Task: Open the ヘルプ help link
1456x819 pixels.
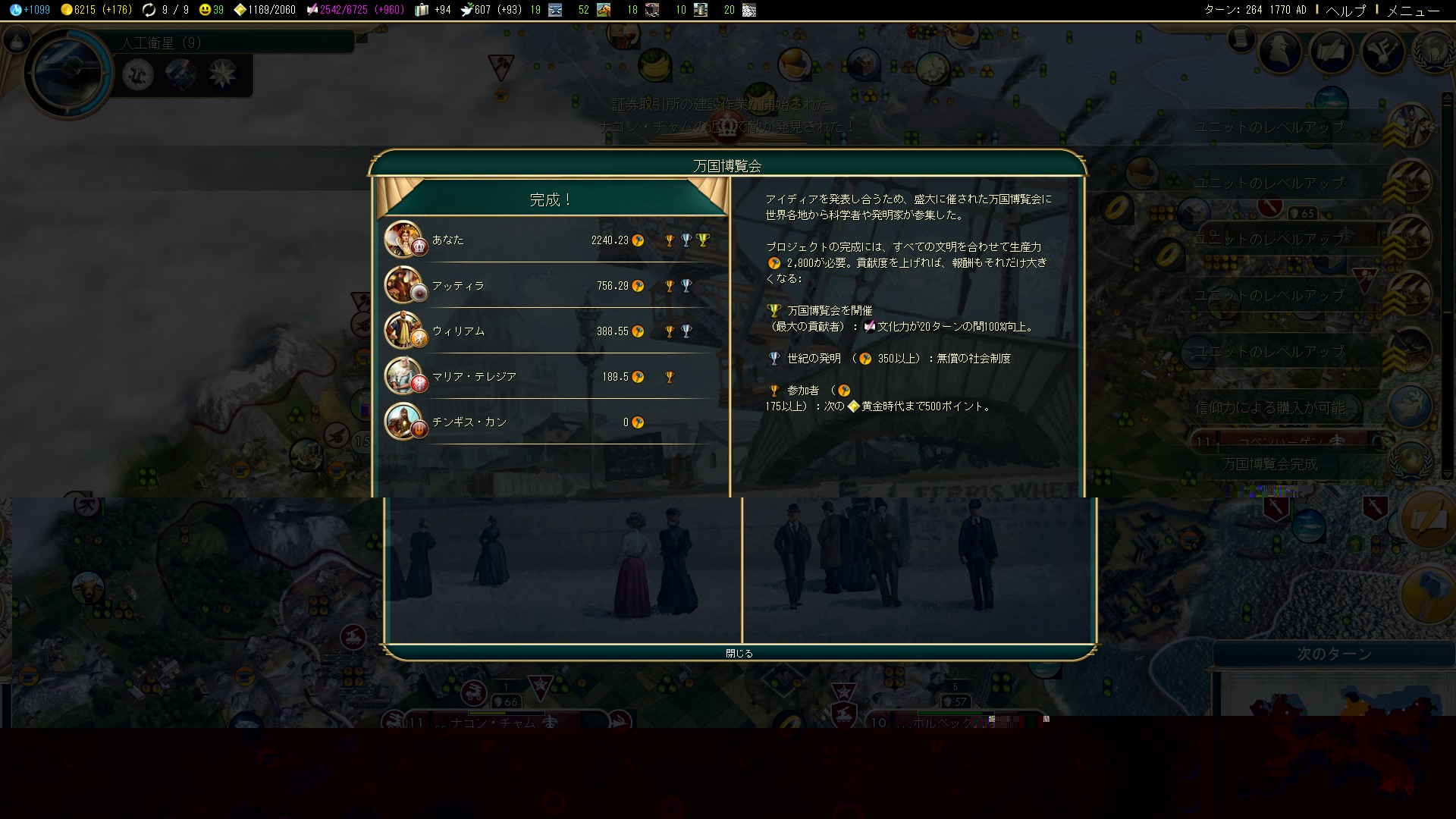Action: click(1345, 10)
